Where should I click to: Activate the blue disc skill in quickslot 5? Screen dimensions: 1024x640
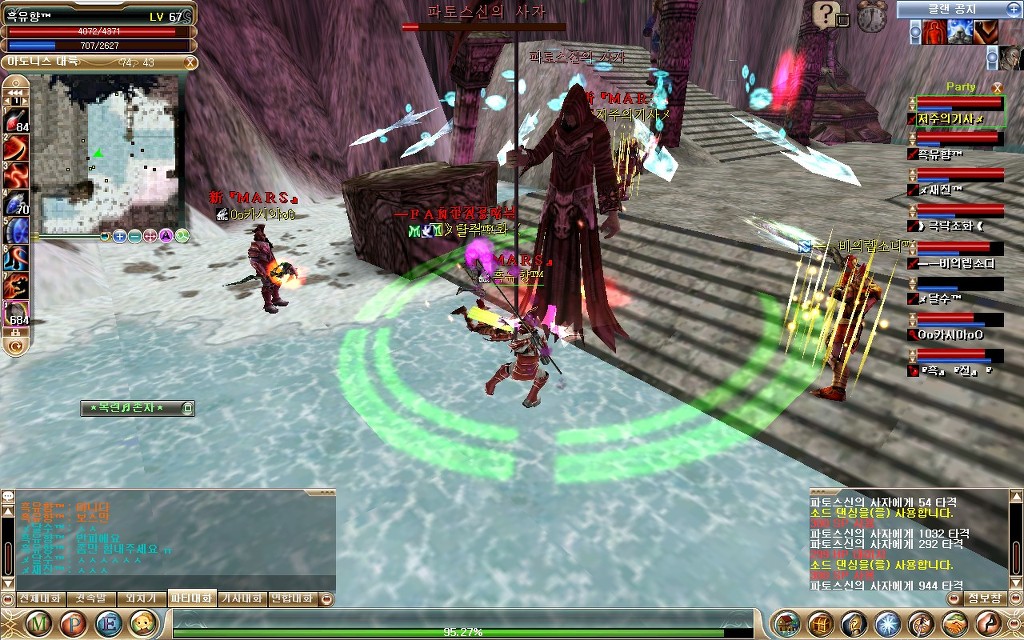point(17,231)
